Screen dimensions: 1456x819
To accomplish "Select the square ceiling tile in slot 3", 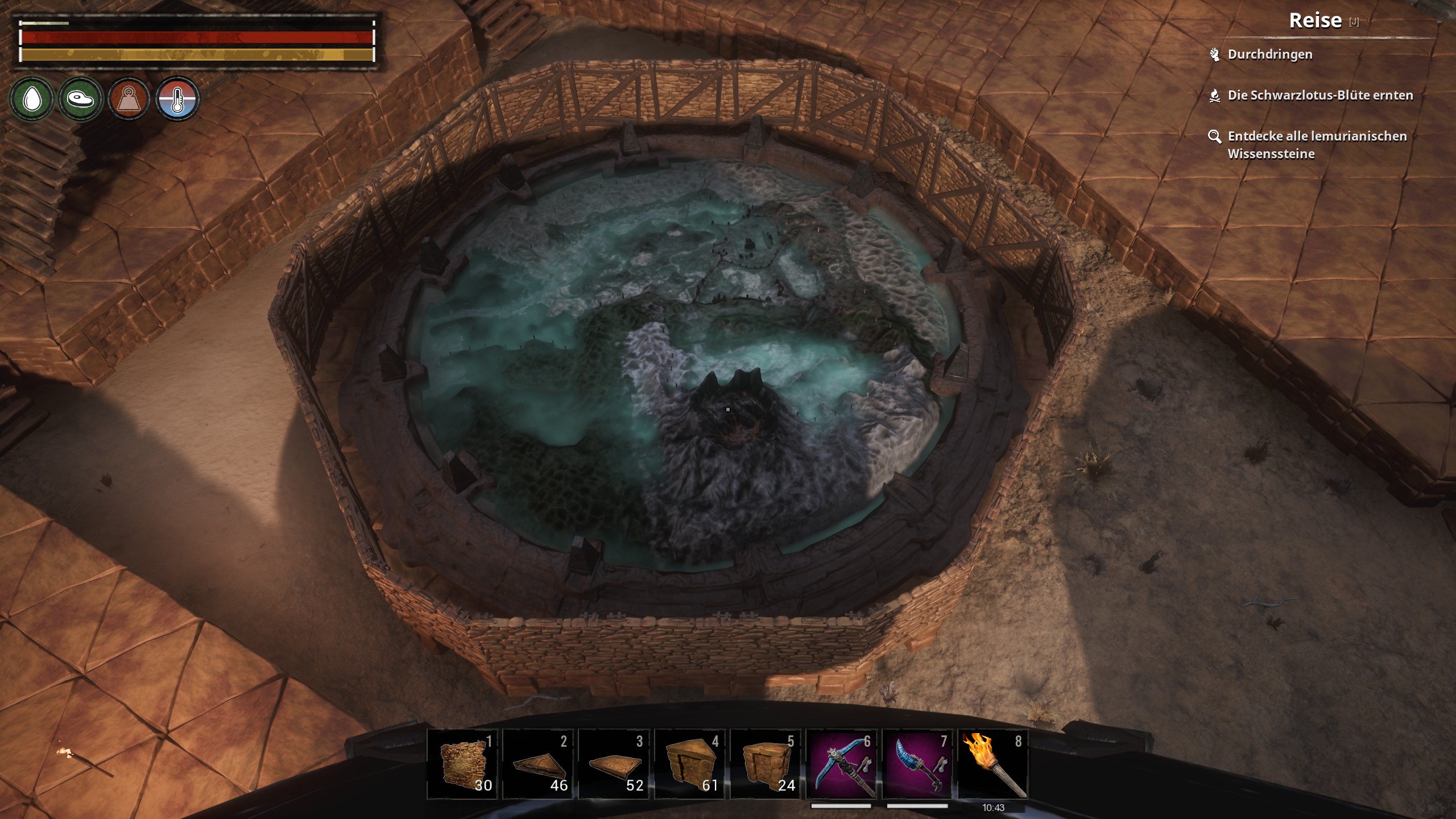I will coord(614,764).
